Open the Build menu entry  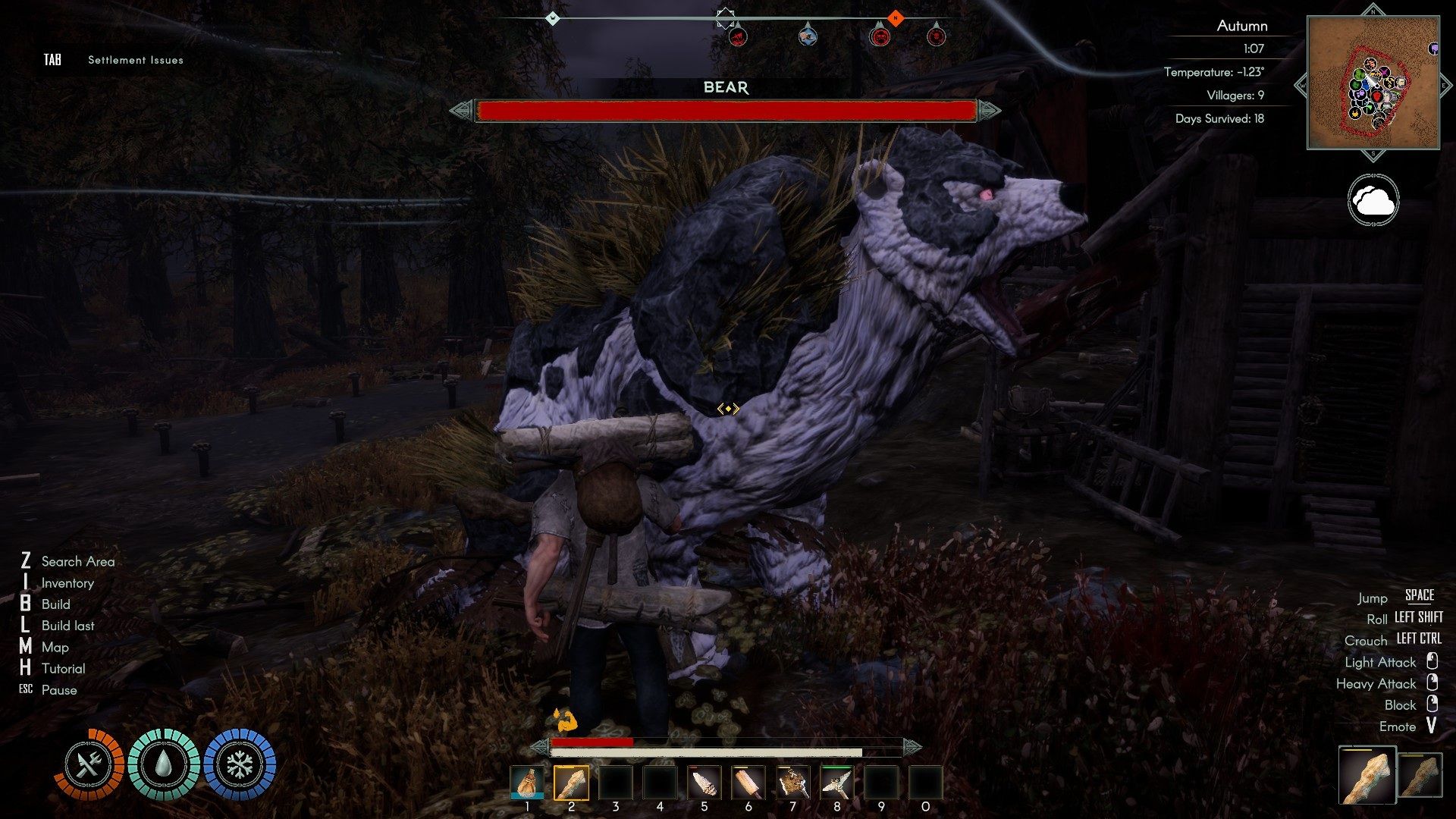tap(55, 604)
